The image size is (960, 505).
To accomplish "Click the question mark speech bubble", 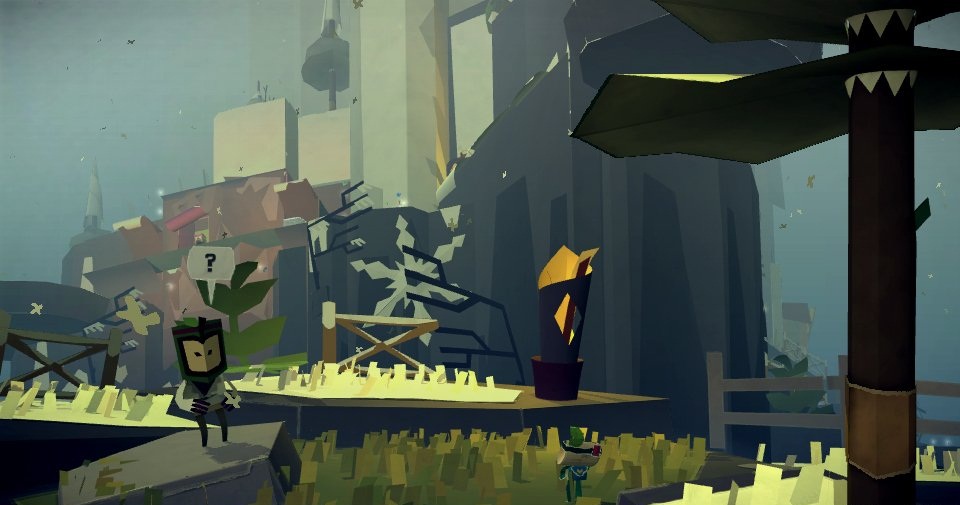I will (209, 264).
